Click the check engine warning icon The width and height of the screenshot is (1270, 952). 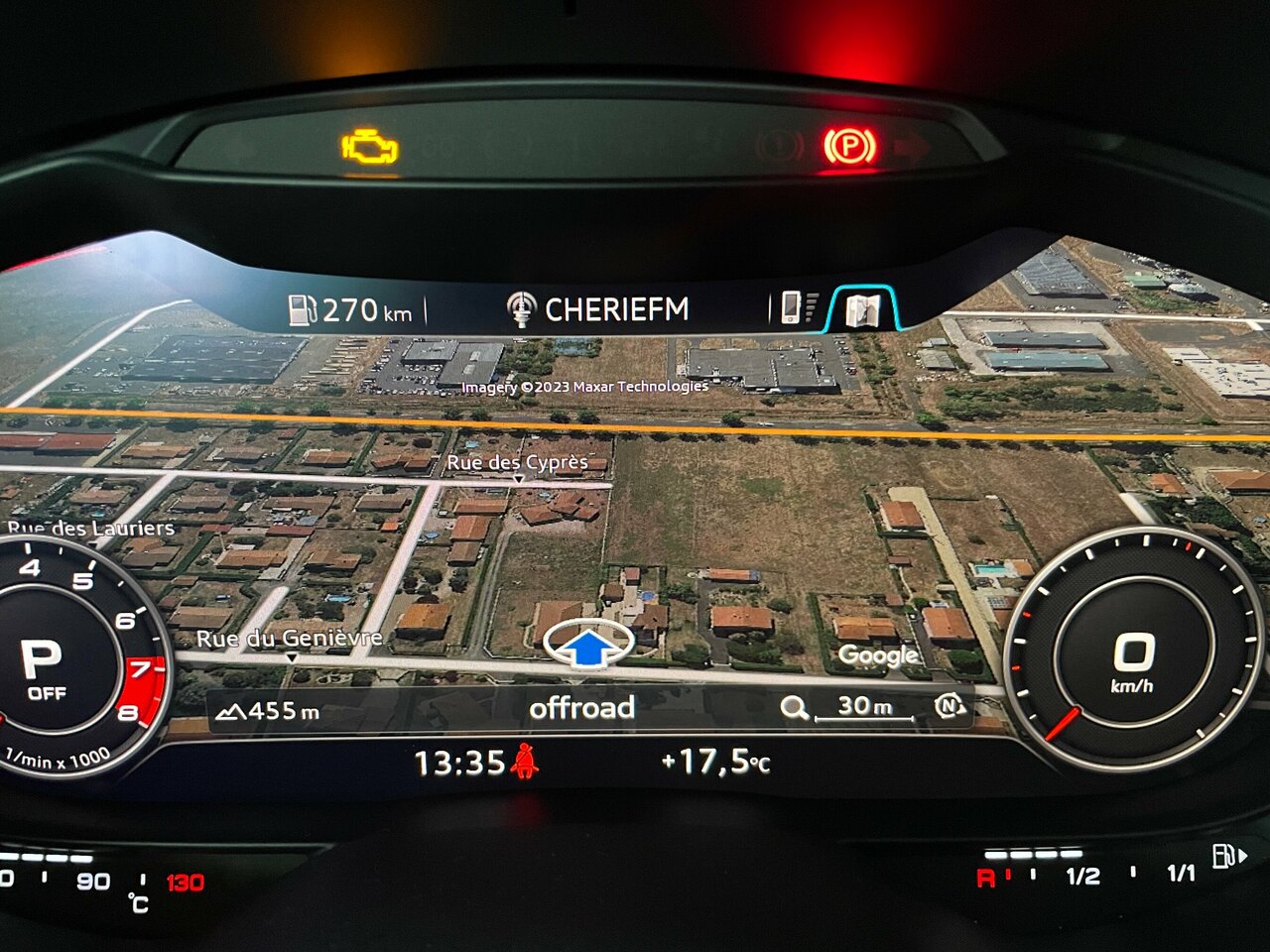(x=370, y=147)
